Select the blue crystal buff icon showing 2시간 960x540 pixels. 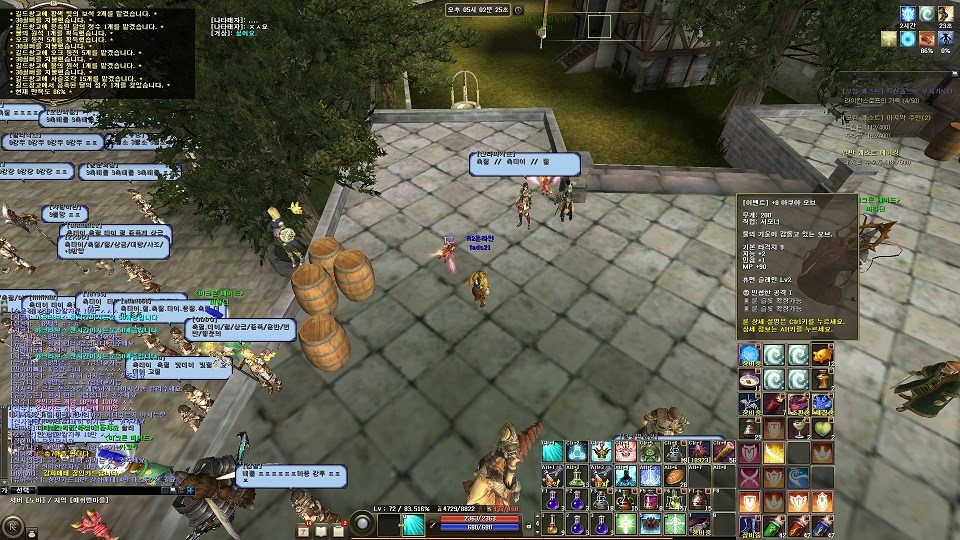point(906,13)
